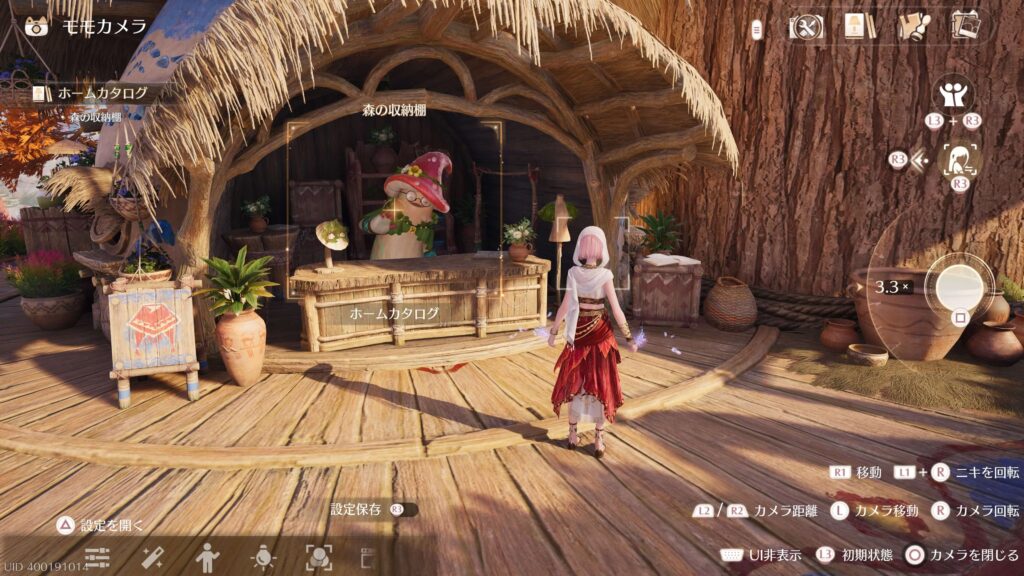Hide the interface with UI非表示
This screenshot has width=1024, height=576.
pyautogui.click(x=760, y=555)
